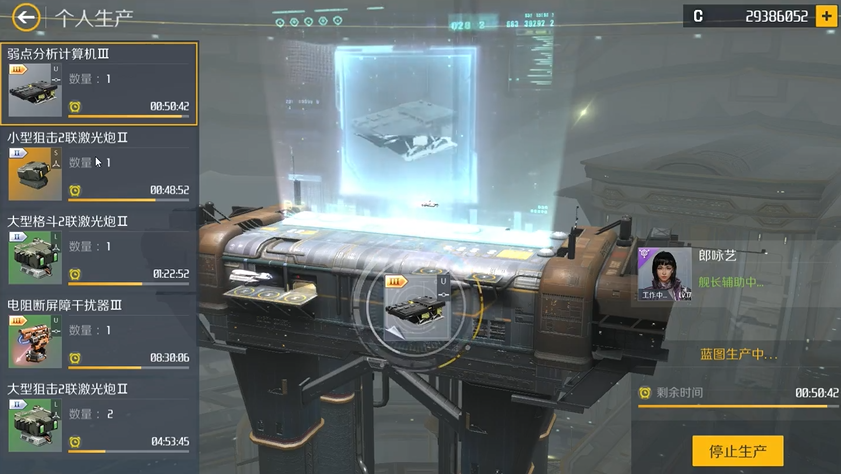Select the 弱点分析计算机III production row

click(x=99, y=84)
